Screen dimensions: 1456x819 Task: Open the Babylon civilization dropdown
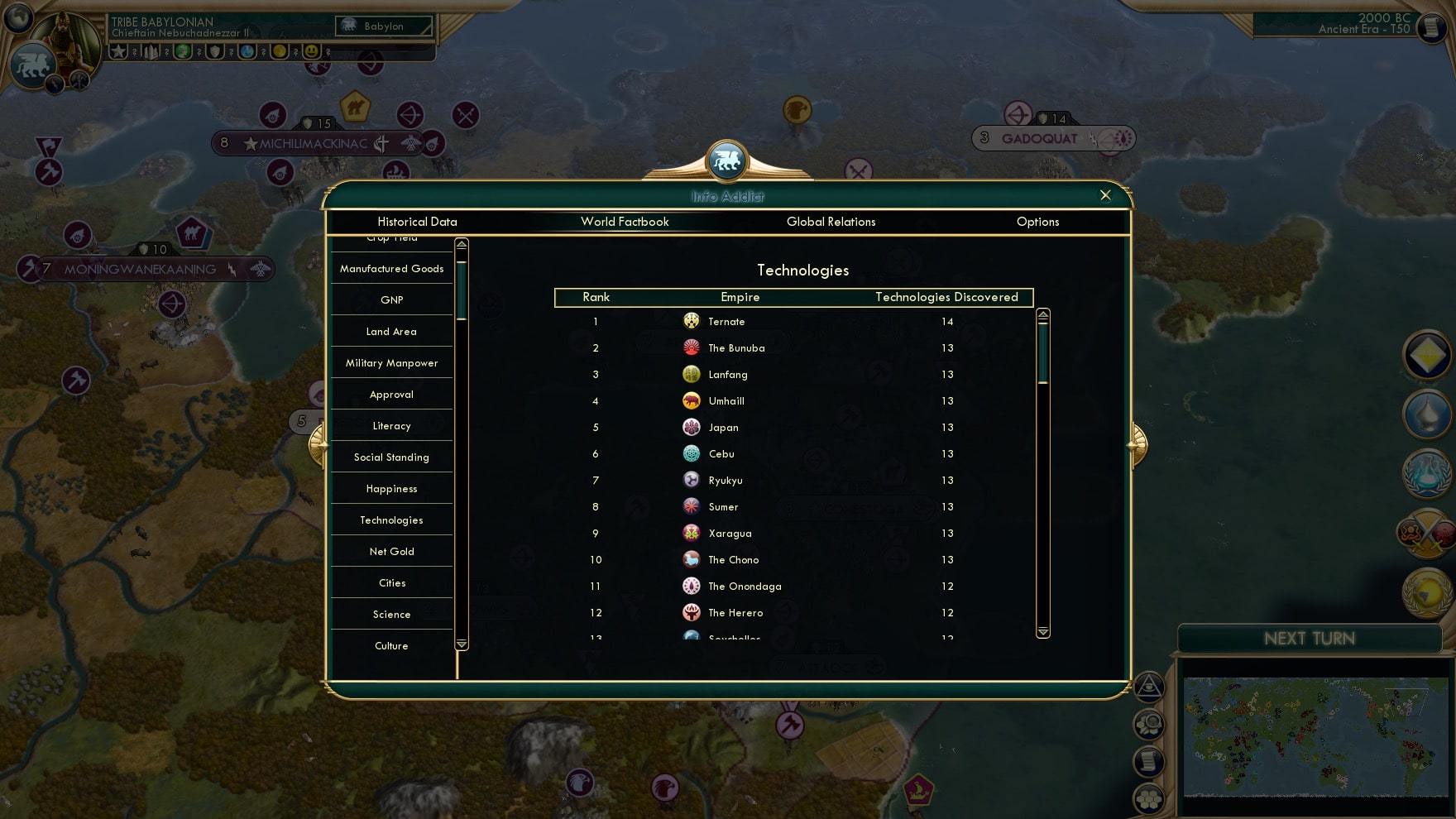[x=383, y=26]
